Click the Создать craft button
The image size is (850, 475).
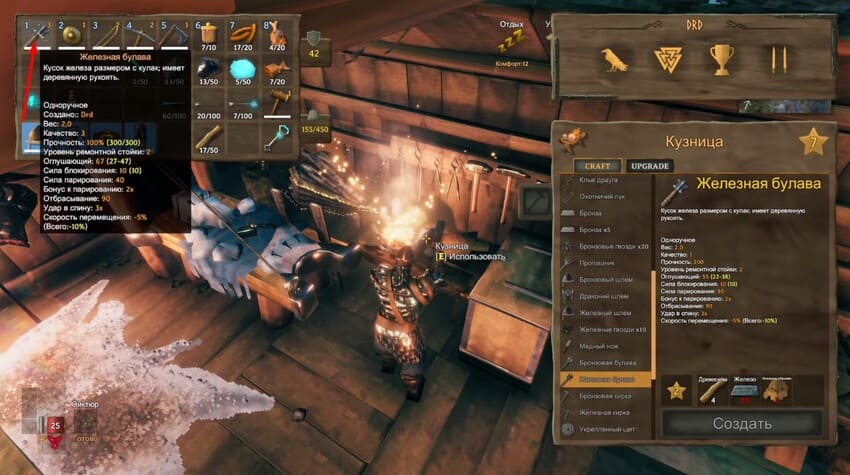click(x=741, y=423)
